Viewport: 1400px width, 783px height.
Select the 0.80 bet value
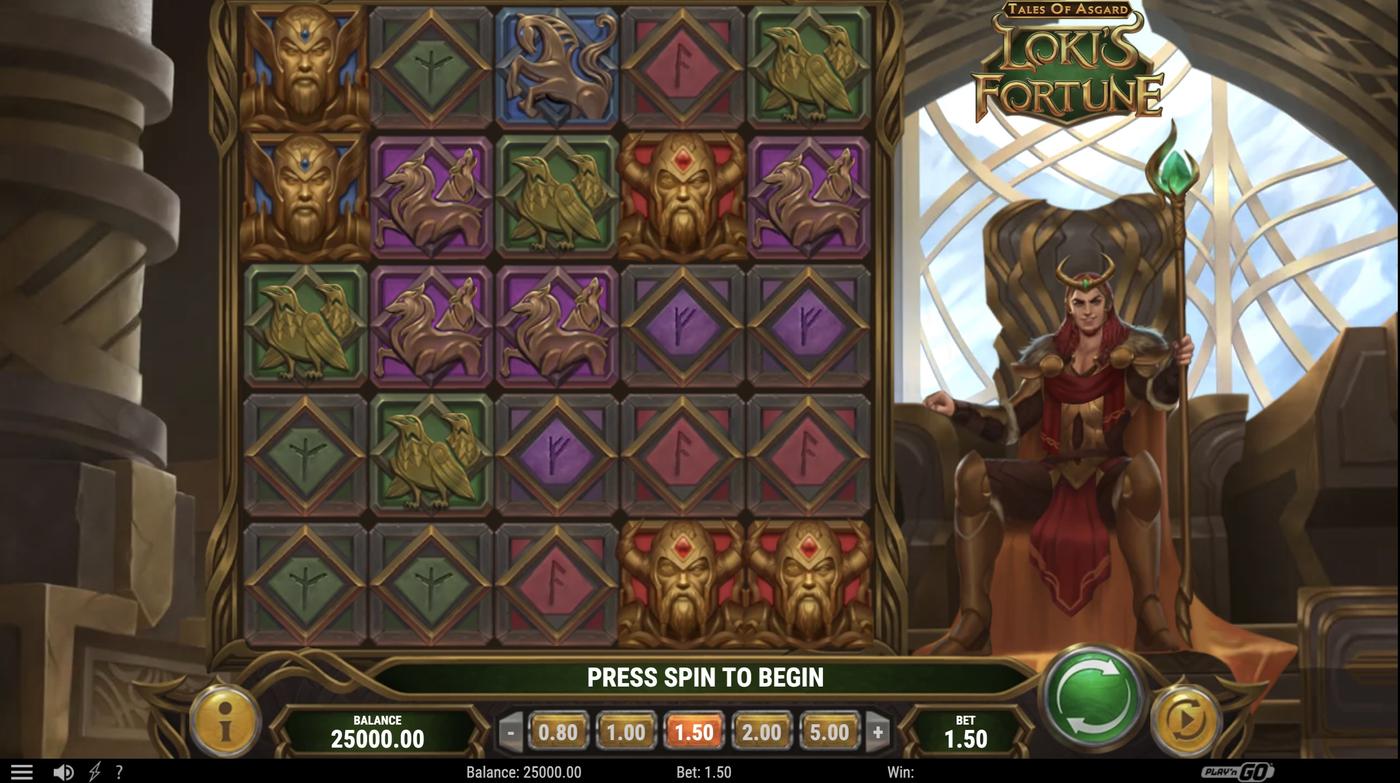[557, 731]
